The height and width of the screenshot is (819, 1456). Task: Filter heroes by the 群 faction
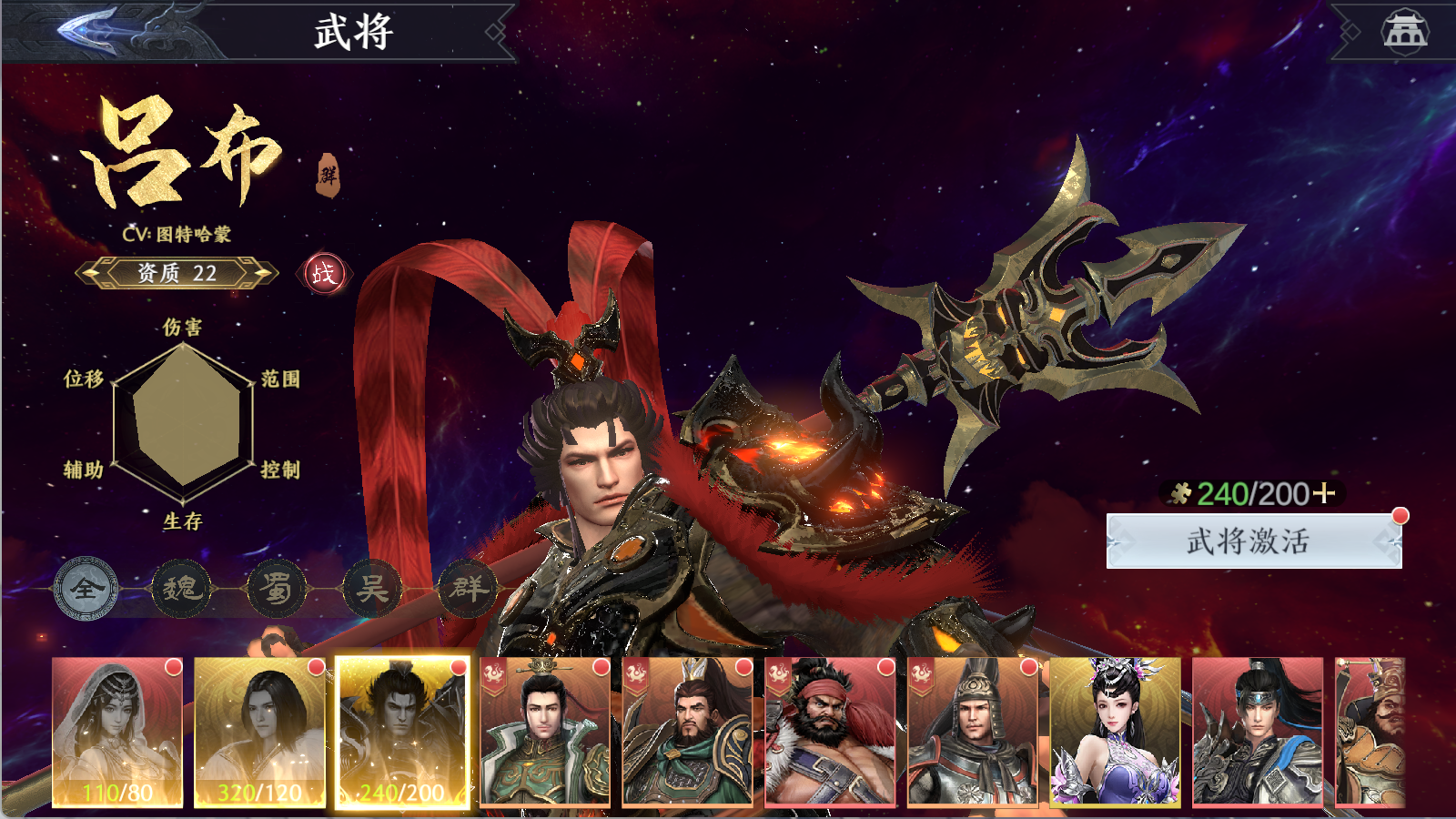click(x=468, y=589)
